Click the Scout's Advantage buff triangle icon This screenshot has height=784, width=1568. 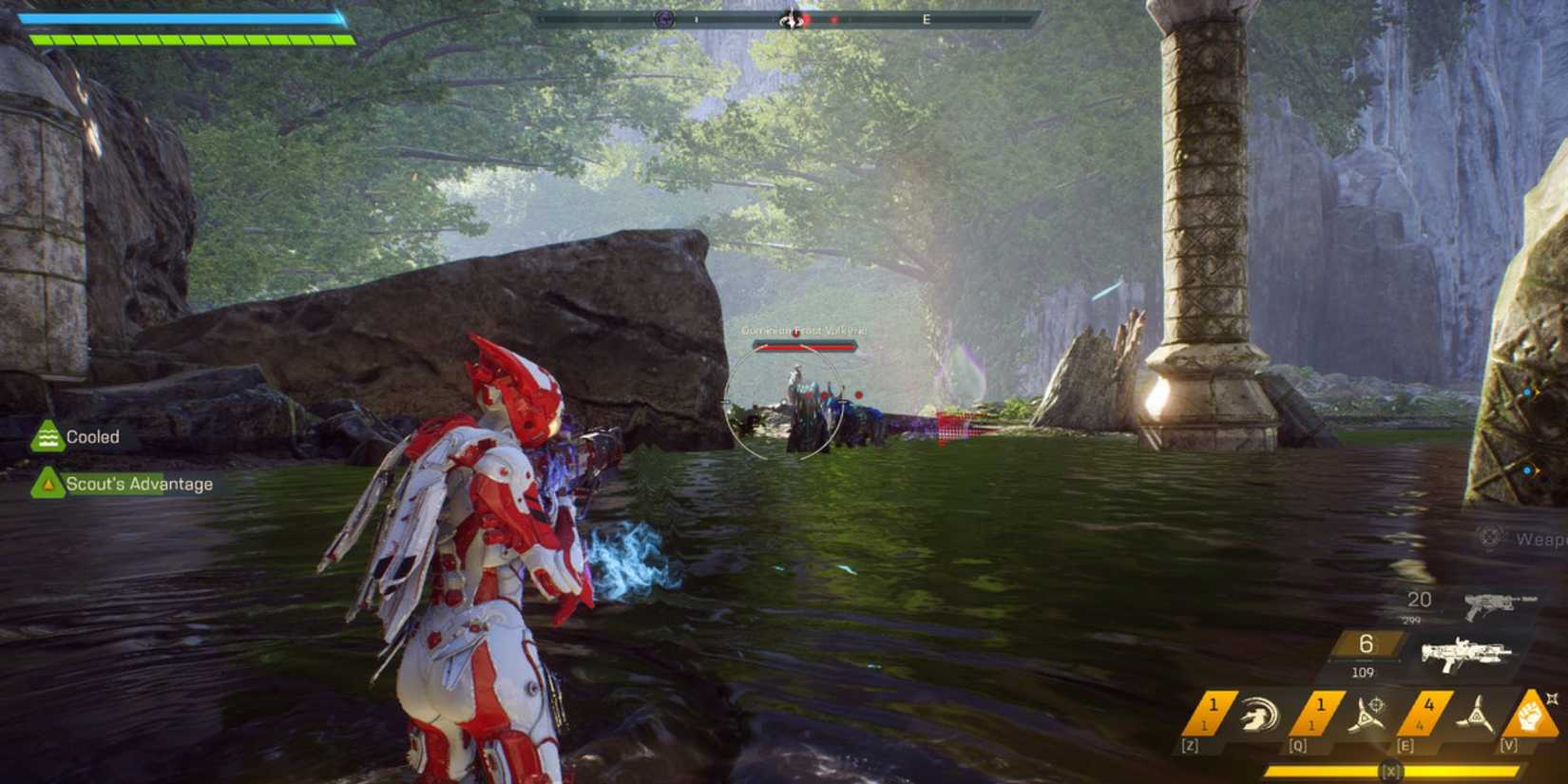(x=48, y=484)
